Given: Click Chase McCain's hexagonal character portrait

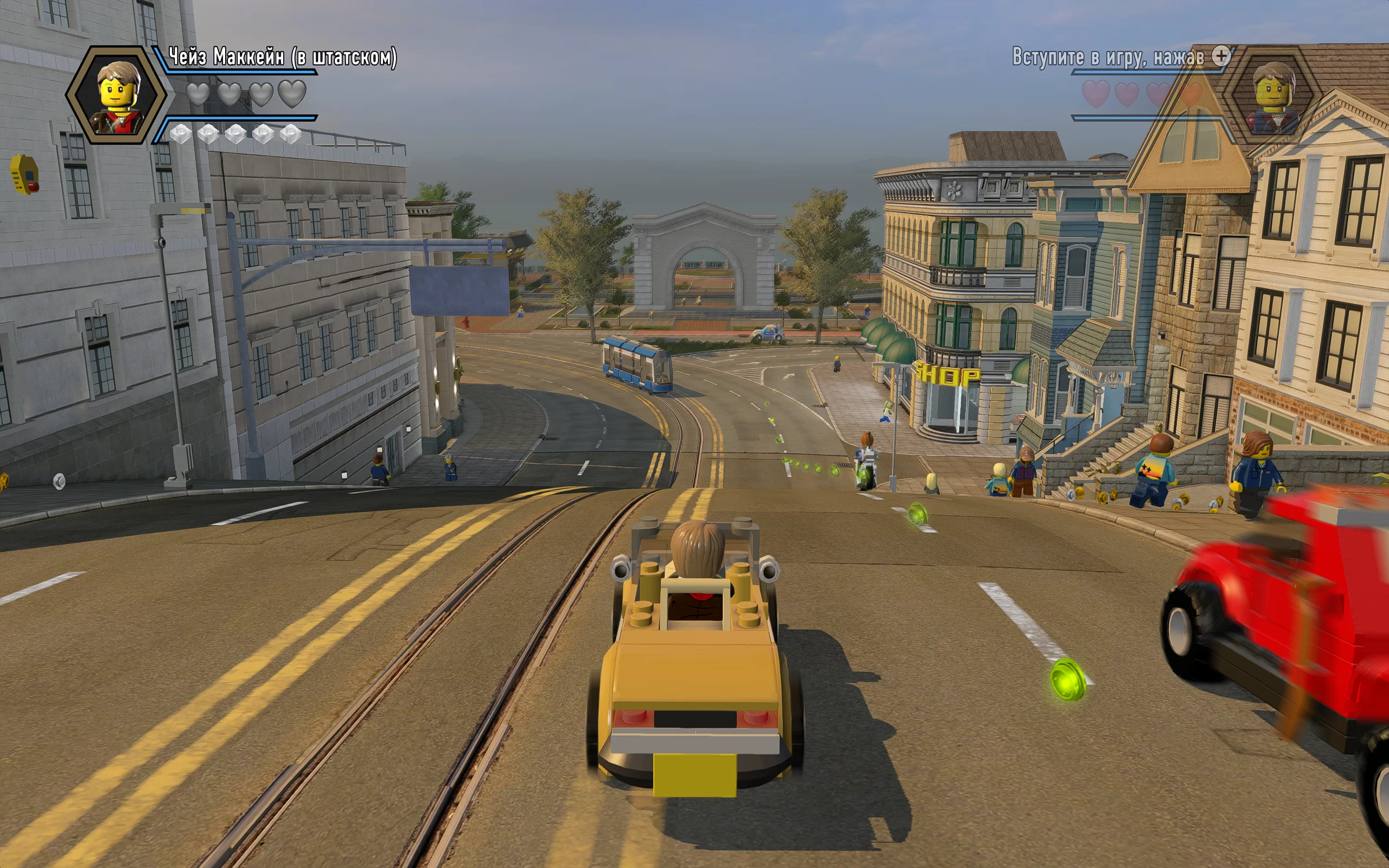Looking at the screenshot, I should (x=118, y=96).
